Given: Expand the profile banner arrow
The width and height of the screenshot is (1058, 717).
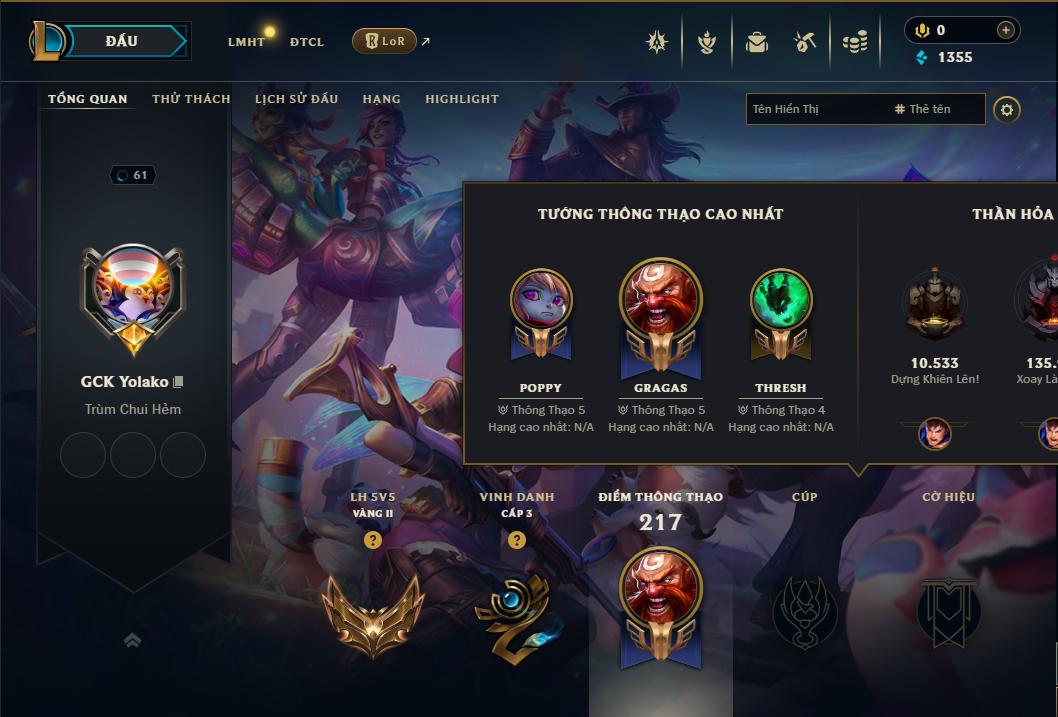Looking at the screenshot, I should click(x=132, y=640).
